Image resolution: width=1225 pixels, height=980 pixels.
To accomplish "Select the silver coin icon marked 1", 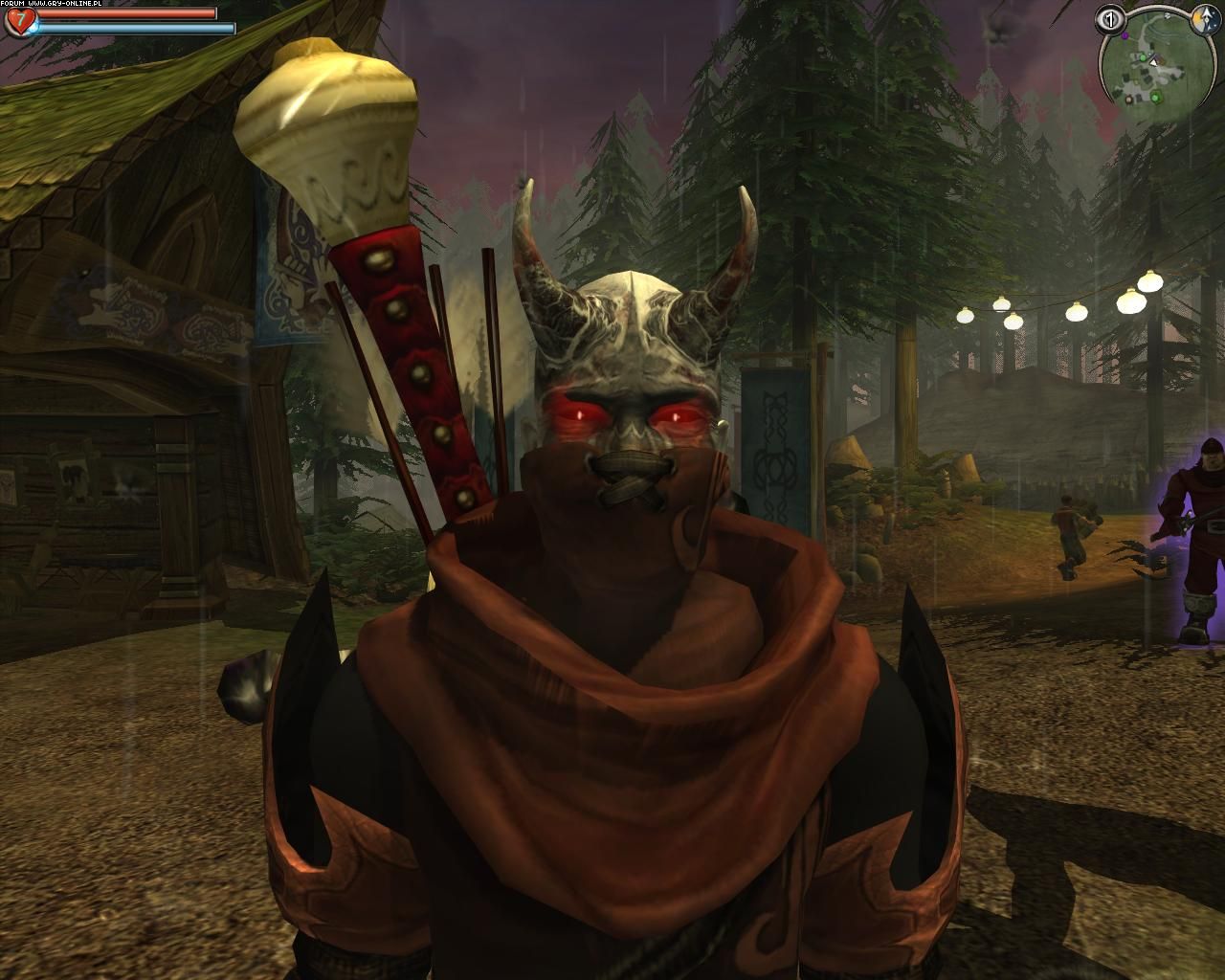I will [x=1112, y=19].
